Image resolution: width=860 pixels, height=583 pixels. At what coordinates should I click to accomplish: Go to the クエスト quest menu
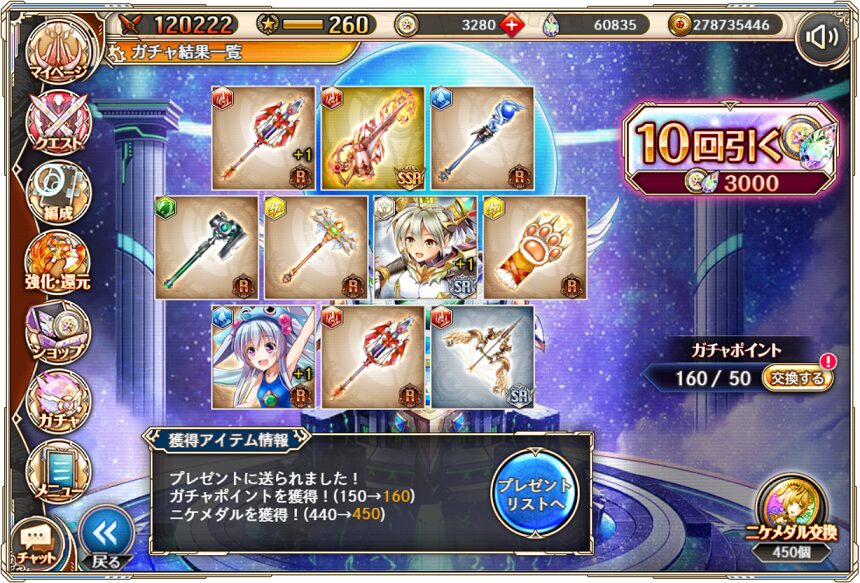57,125
